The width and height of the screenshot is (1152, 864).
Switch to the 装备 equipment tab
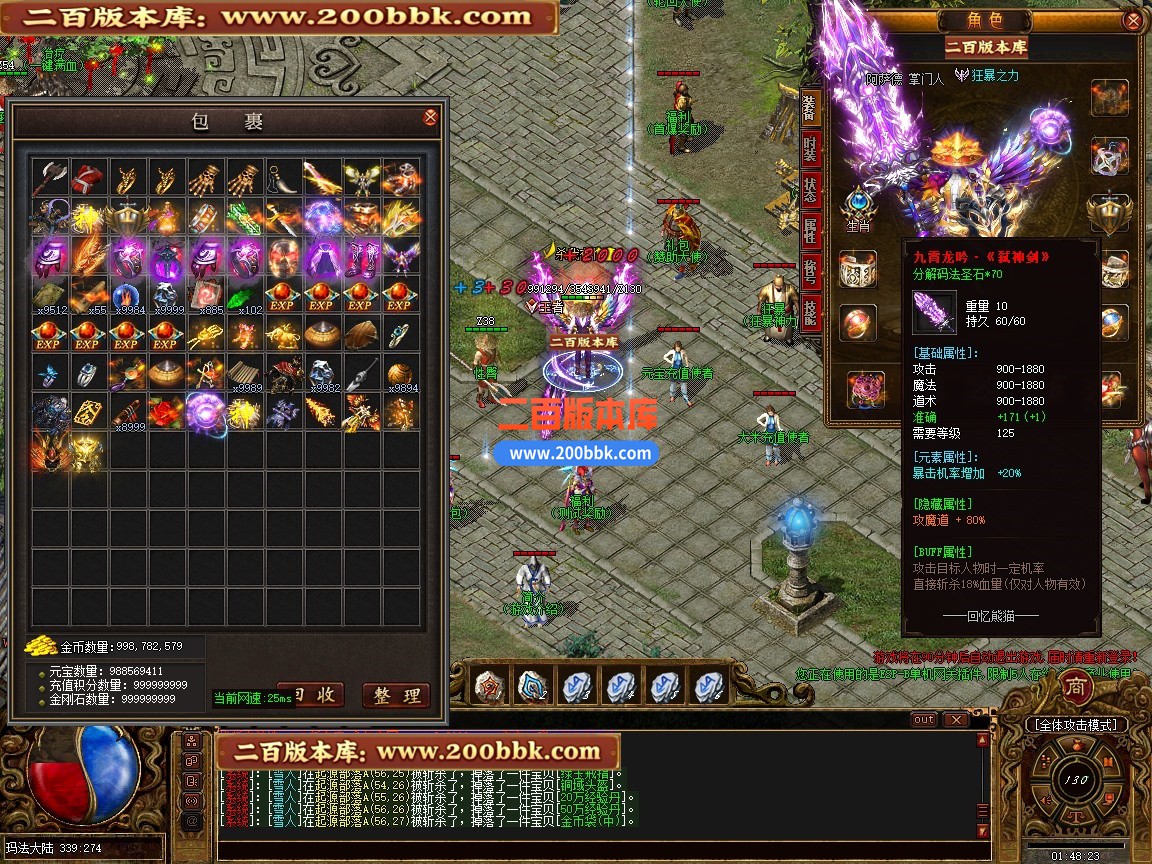click(x=811, y=108)
